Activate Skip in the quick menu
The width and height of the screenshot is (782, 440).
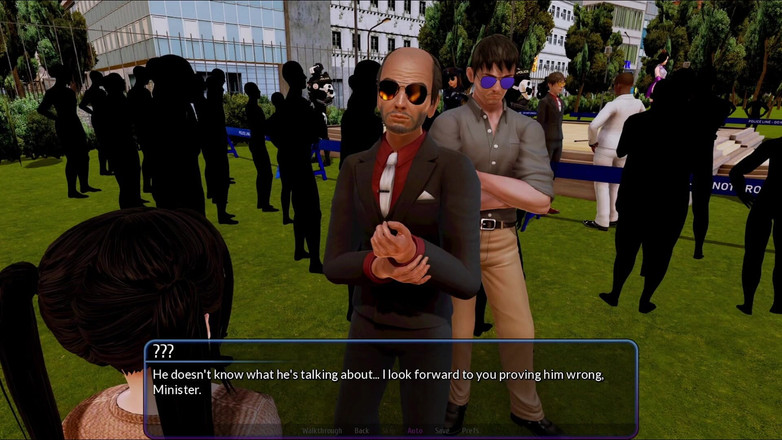click(388, 431)
